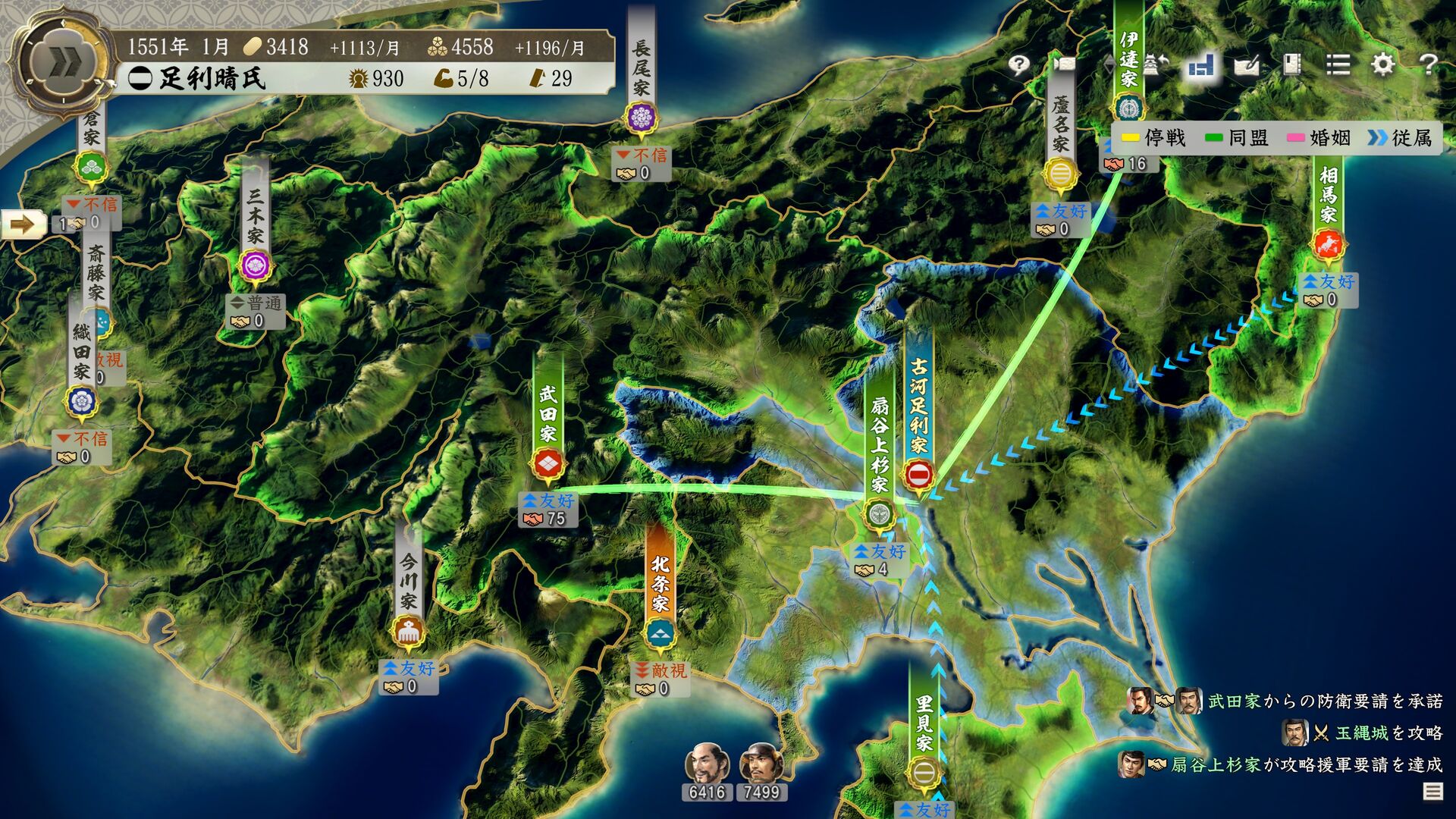This screenshot has height=819, width=1456.
Task: Click the castle return icon
Action: point(1155,65)
